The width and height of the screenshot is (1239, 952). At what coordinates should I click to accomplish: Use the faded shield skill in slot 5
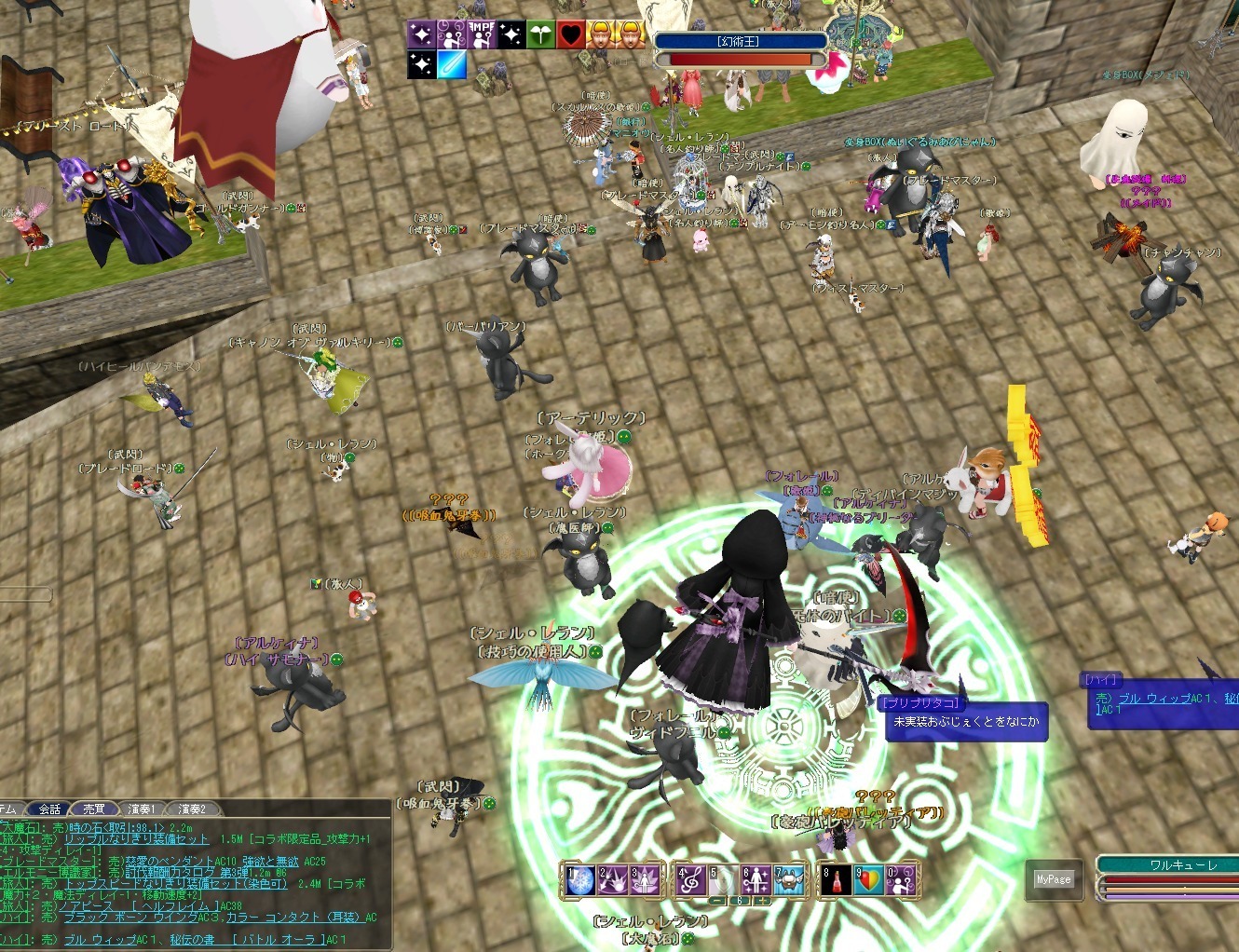[x=721, y=880]
